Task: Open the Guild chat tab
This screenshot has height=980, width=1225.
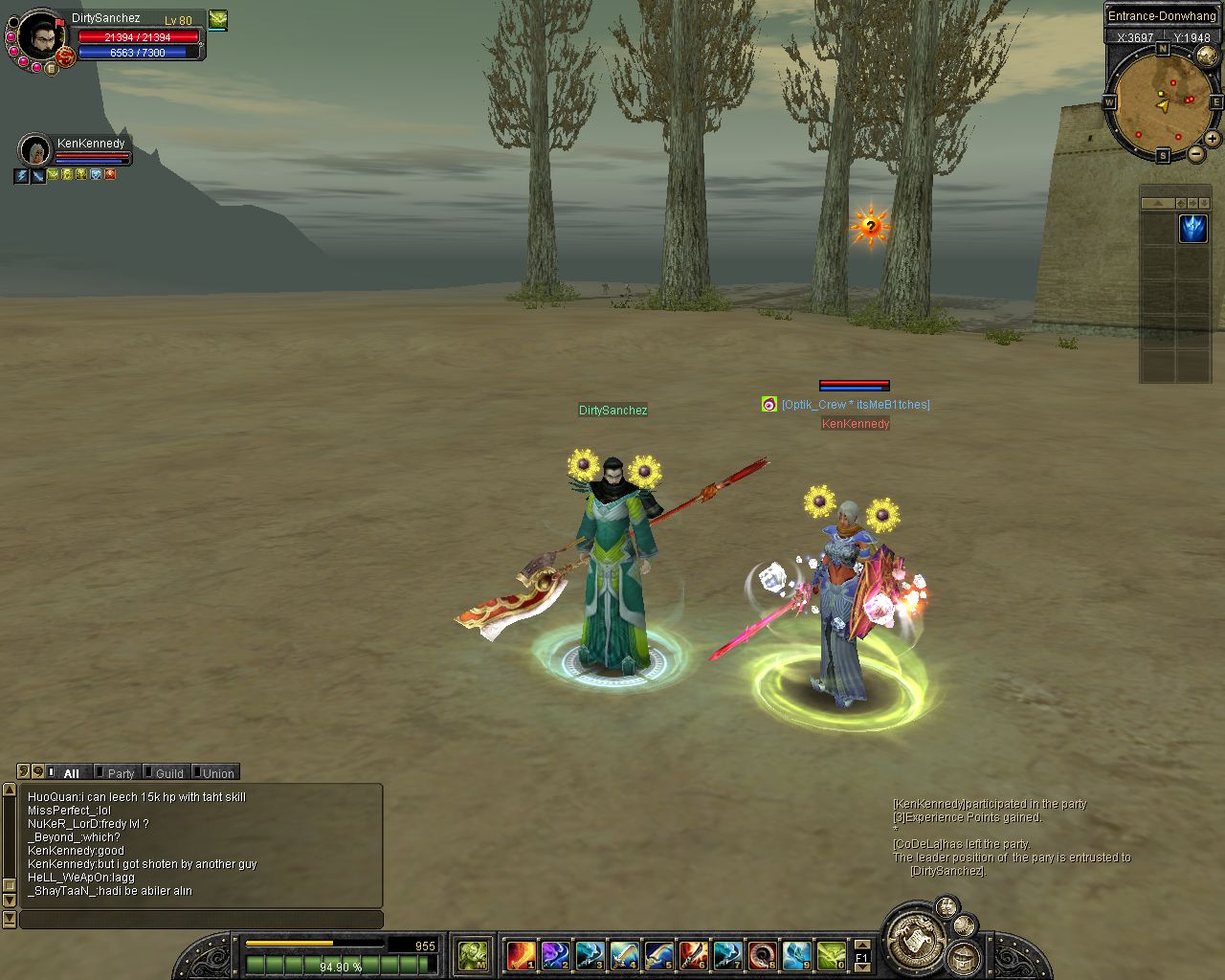Action: tap(167, 773)
